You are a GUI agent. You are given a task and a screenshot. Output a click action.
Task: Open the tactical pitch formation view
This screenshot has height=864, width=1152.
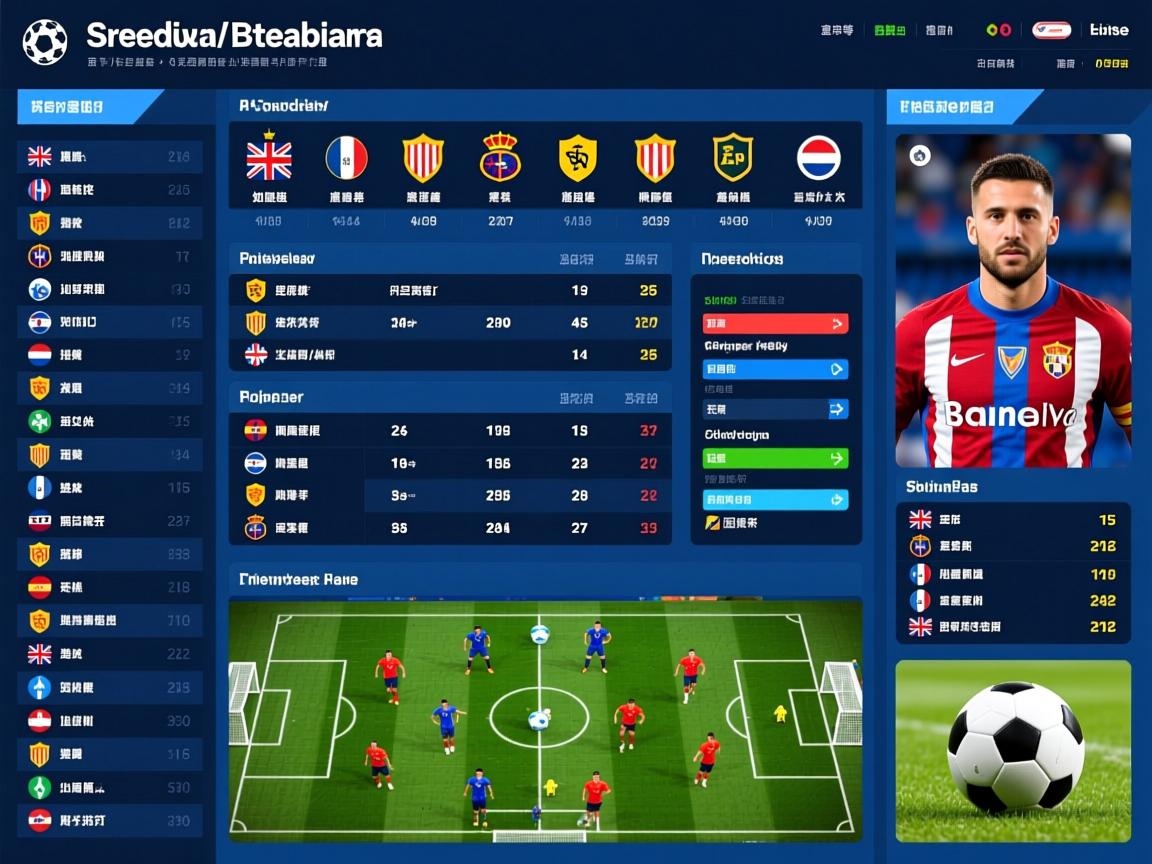tap(545, 718)
